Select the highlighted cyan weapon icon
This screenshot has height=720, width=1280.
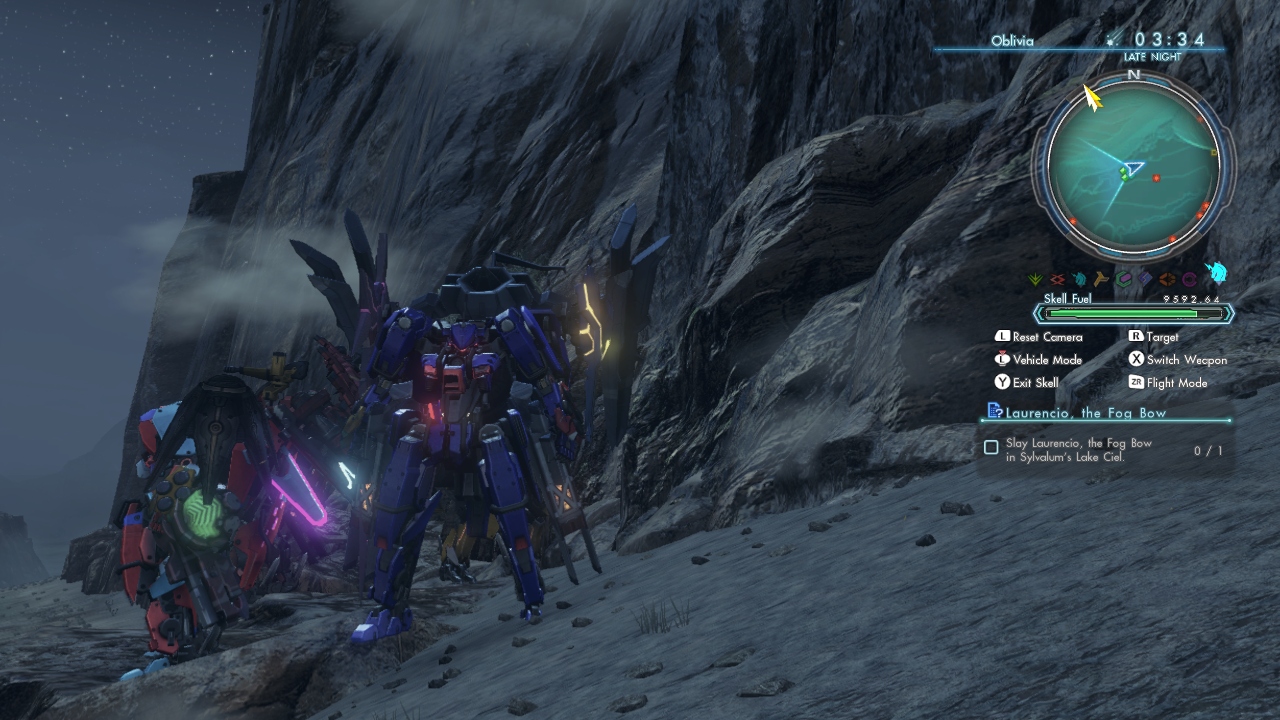pyautogui.click(x=1216, y=273)
